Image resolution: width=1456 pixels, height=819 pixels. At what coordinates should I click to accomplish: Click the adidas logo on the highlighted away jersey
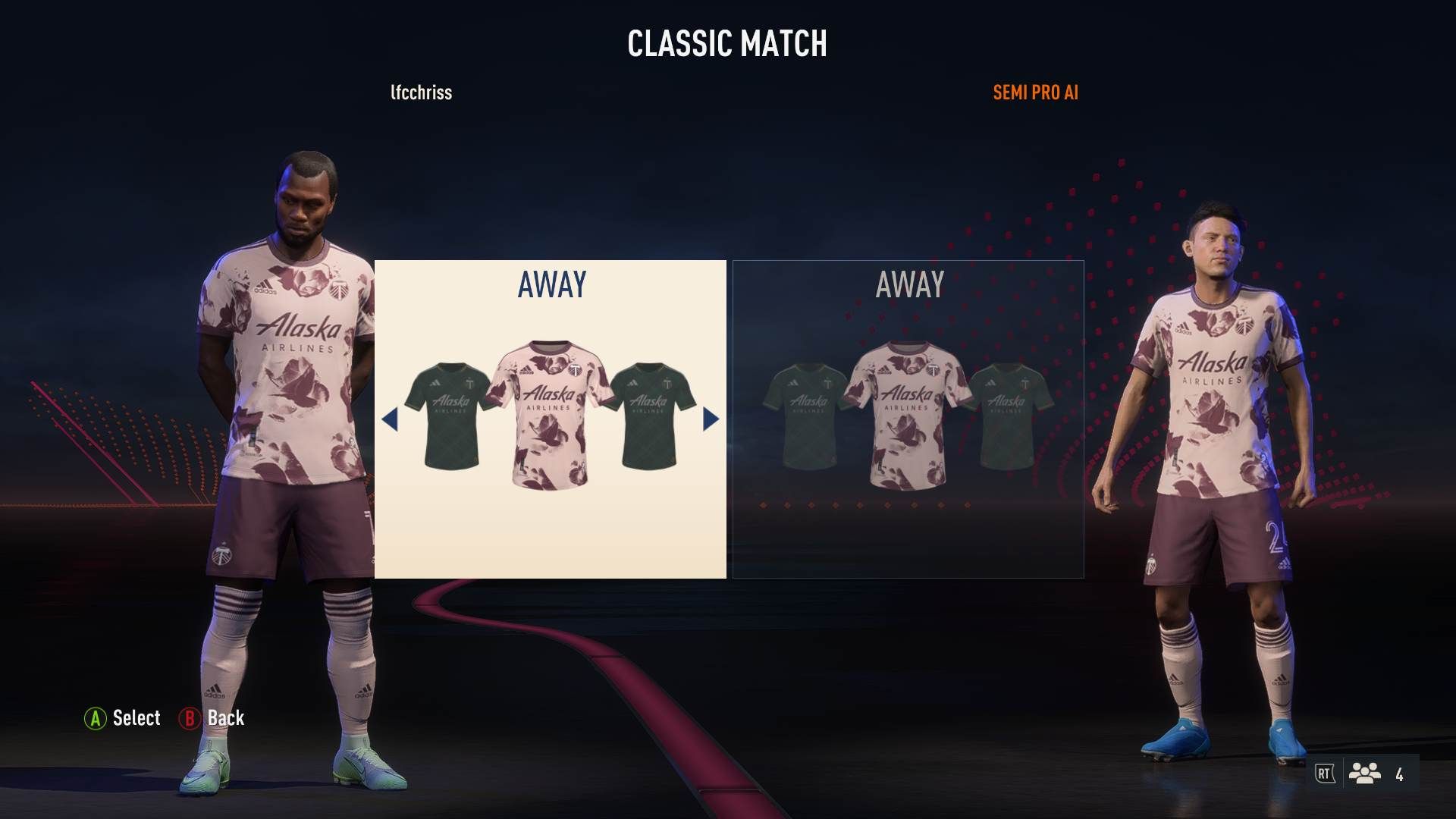525,370
